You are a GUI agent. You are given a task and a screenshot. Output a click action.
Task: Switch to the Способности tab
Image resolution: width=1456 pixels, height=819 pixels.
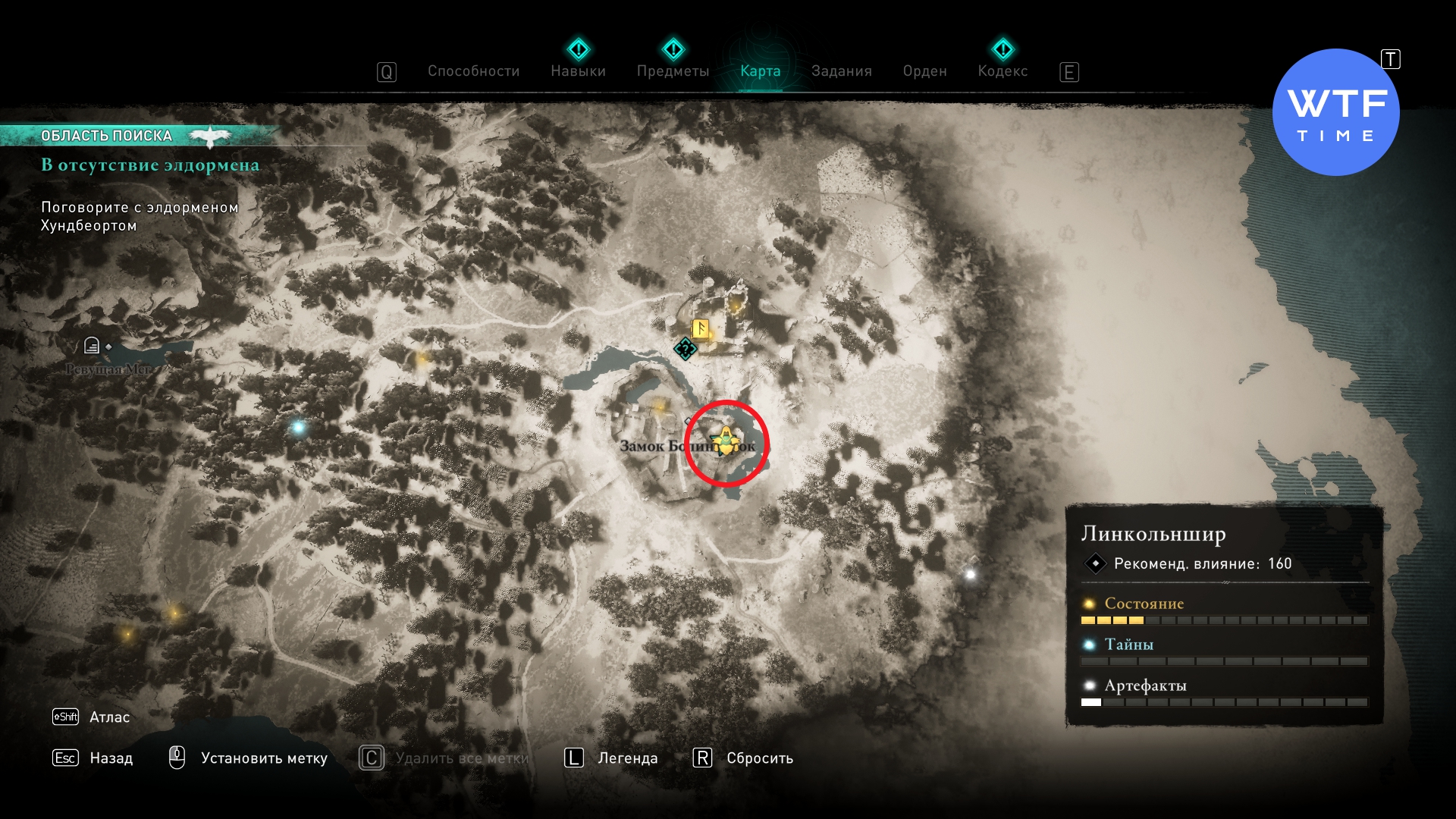(x=473, y=71)
